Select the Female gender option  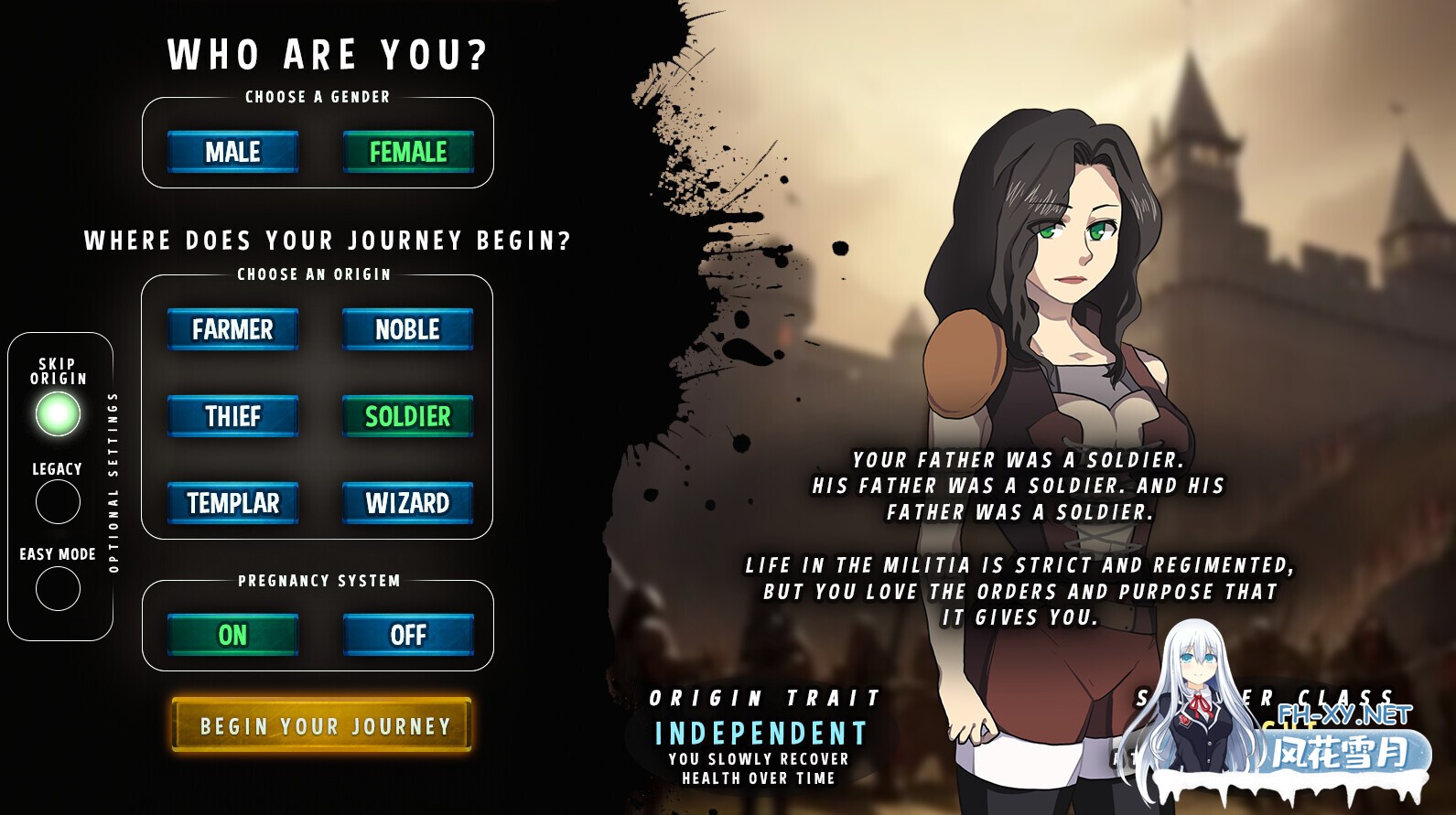[408, 153]
